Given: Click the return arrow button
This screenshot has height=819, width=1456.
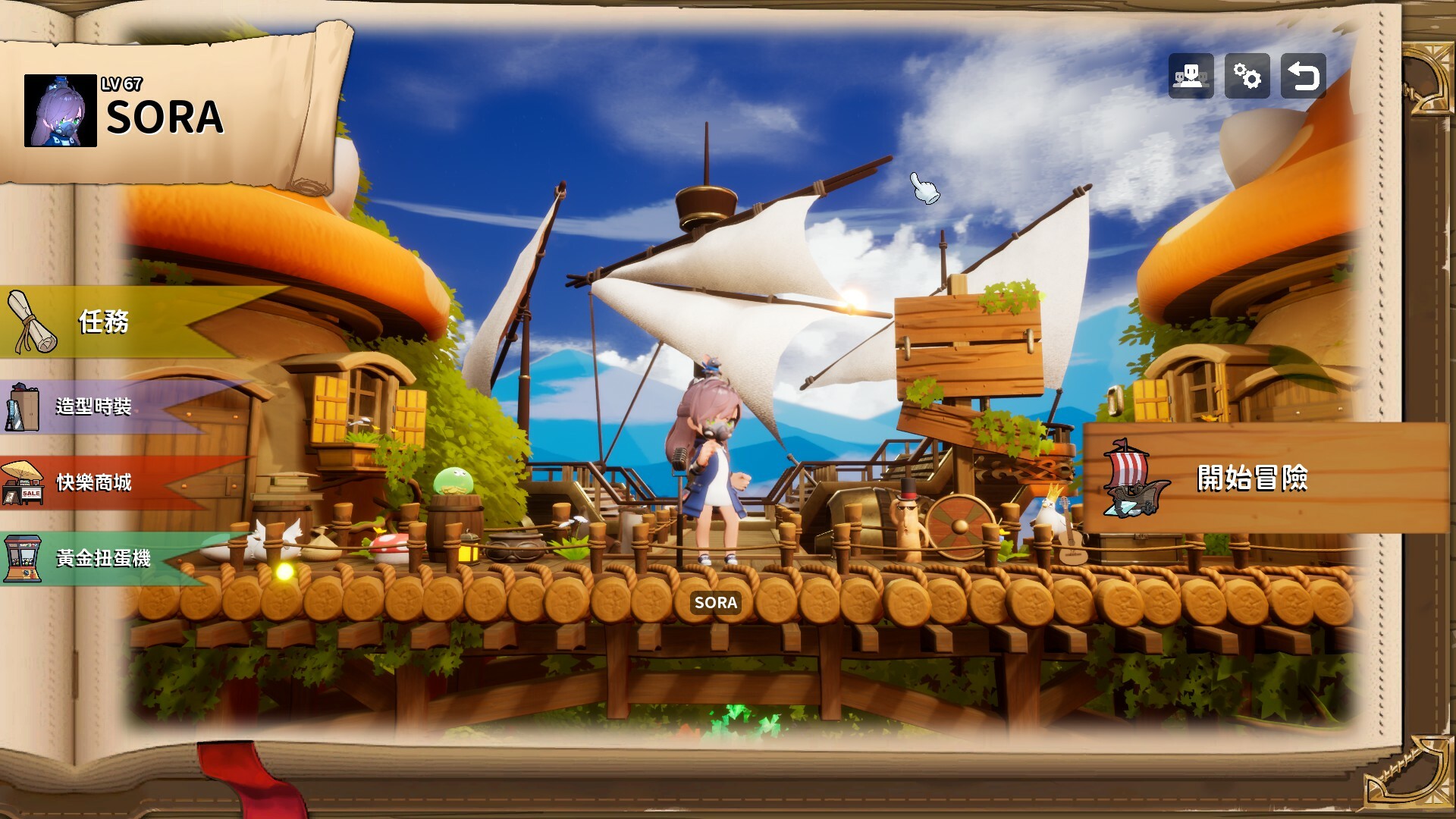Looking at the screenshot, I should 1303,76.
